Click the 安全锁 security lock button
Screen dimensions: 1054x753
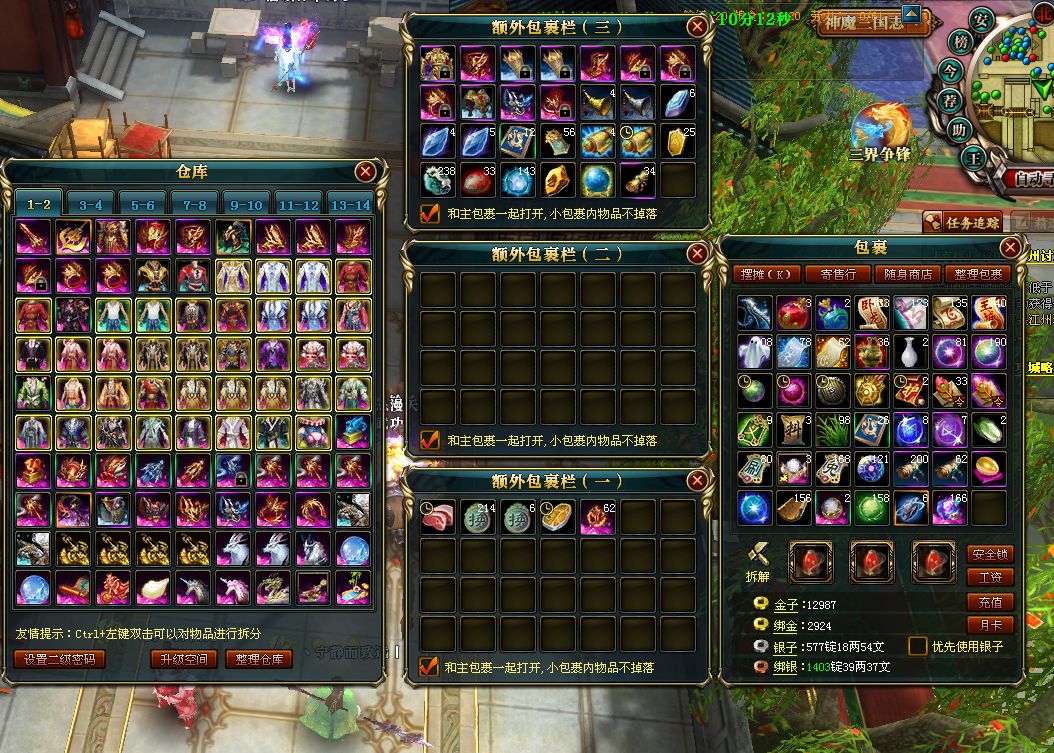tap(990, 554)
